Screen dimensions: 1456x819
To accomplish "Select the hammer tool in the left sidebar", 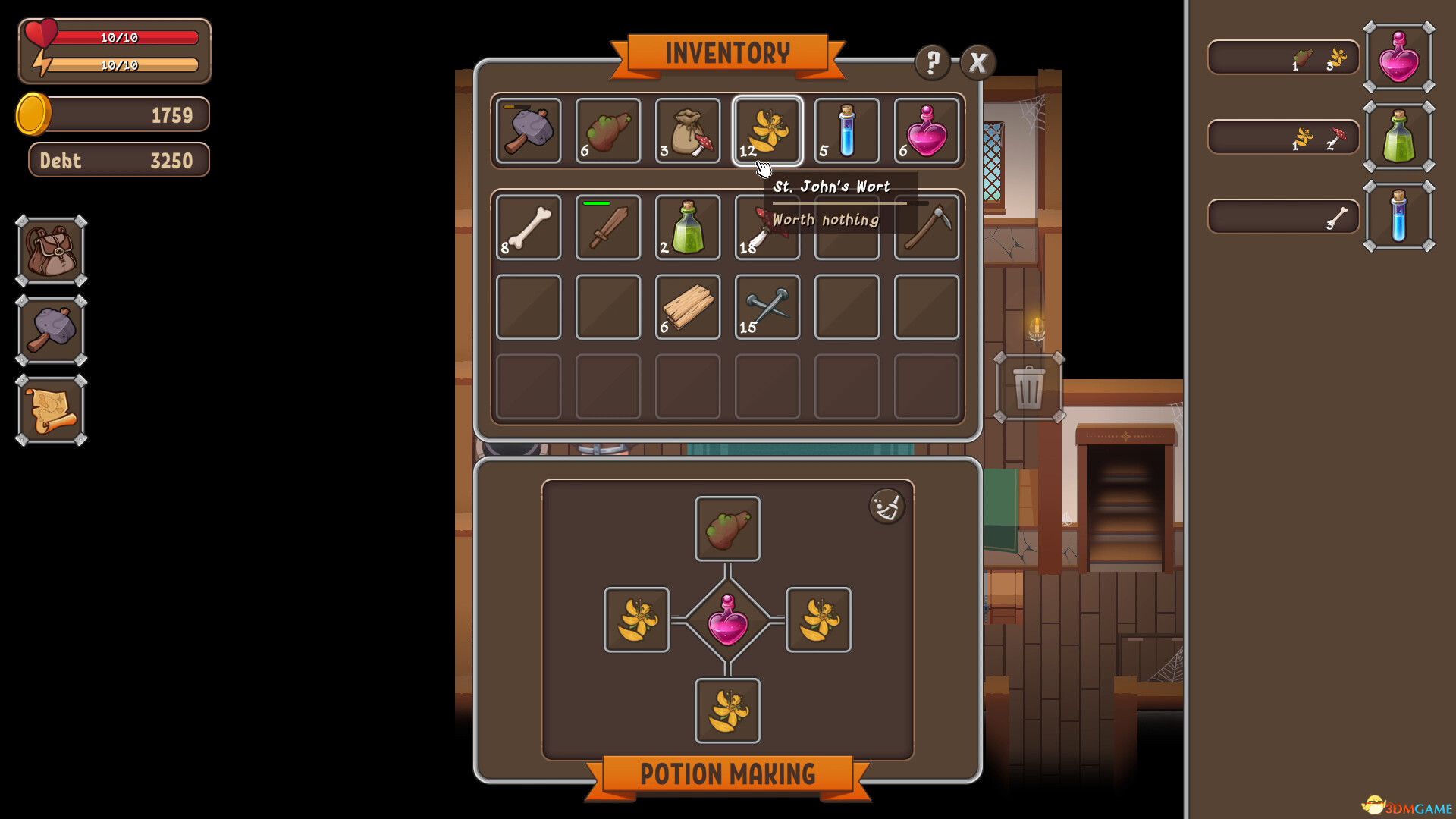I will (50, 329).
